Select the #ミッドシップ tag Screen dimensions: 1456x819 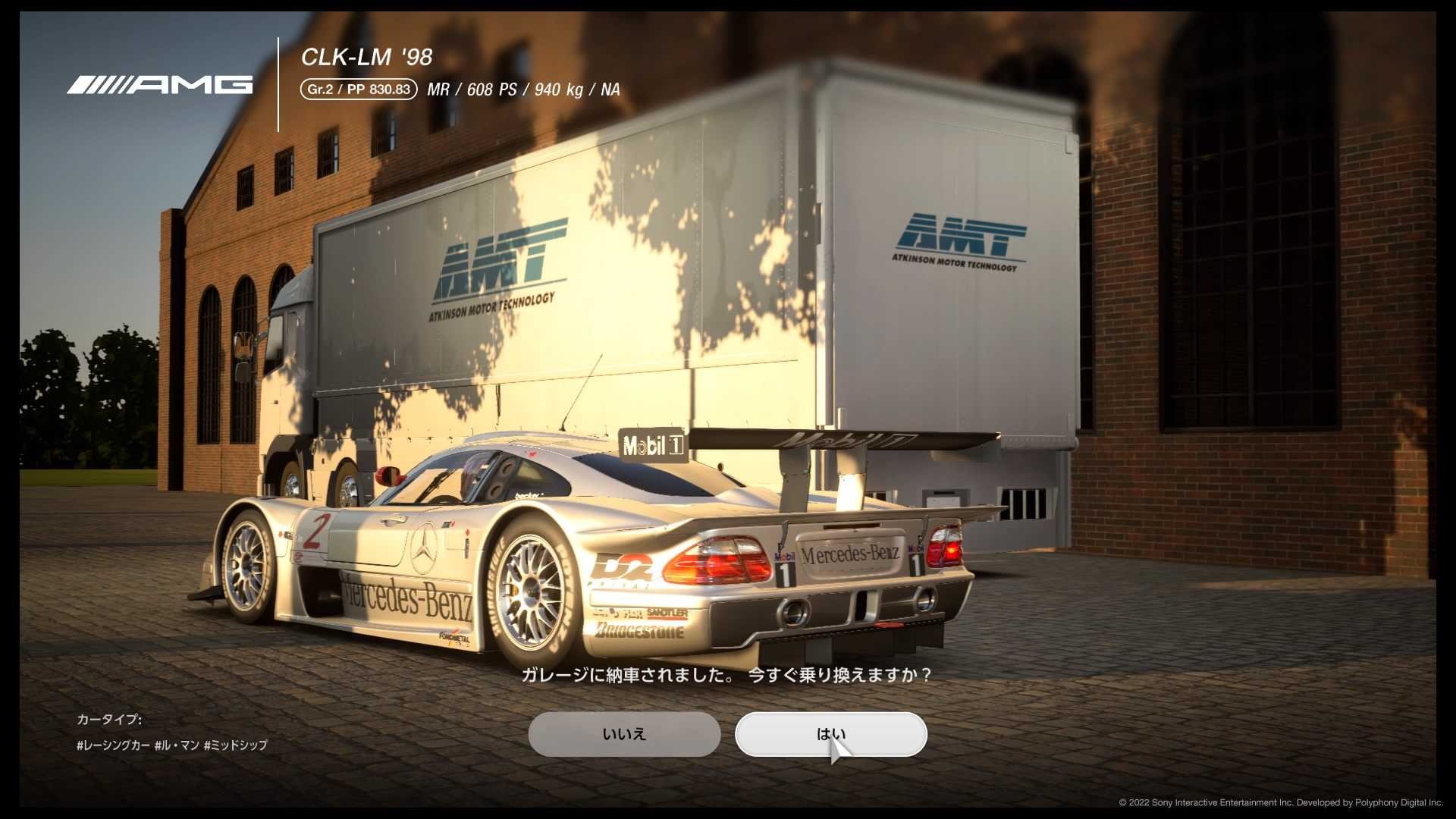237,745
